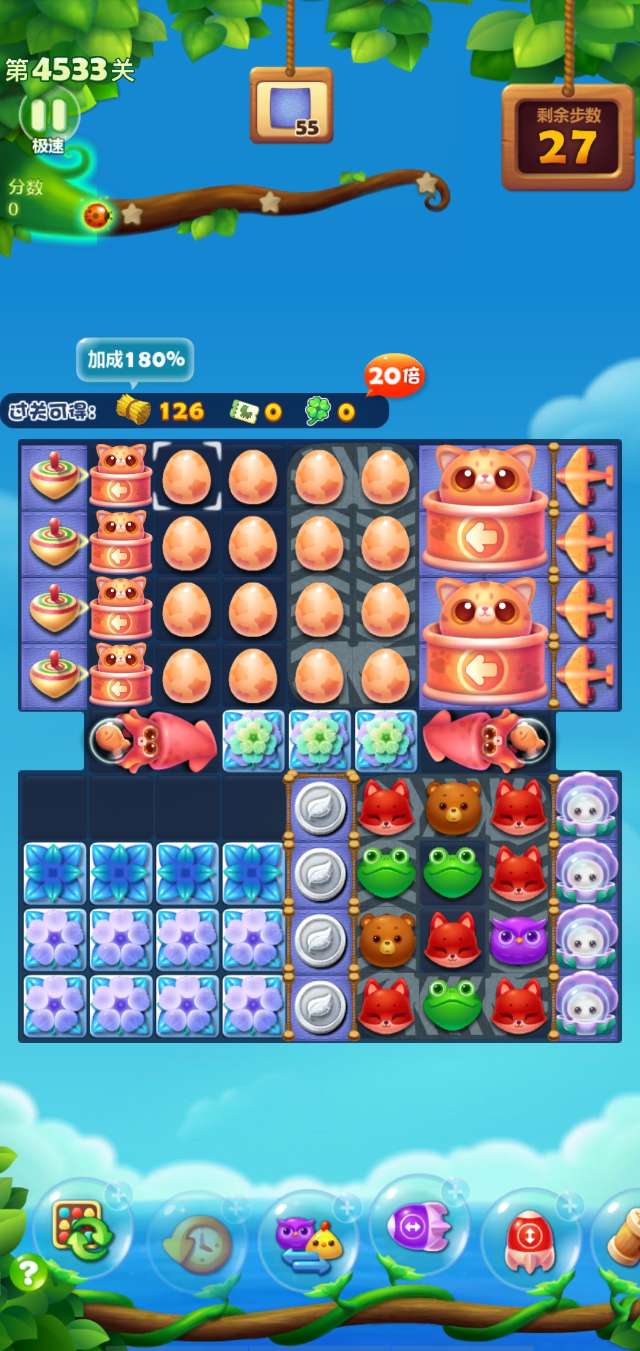
Task: Pause the game with the round pause button
Action: tap(48, 112)
